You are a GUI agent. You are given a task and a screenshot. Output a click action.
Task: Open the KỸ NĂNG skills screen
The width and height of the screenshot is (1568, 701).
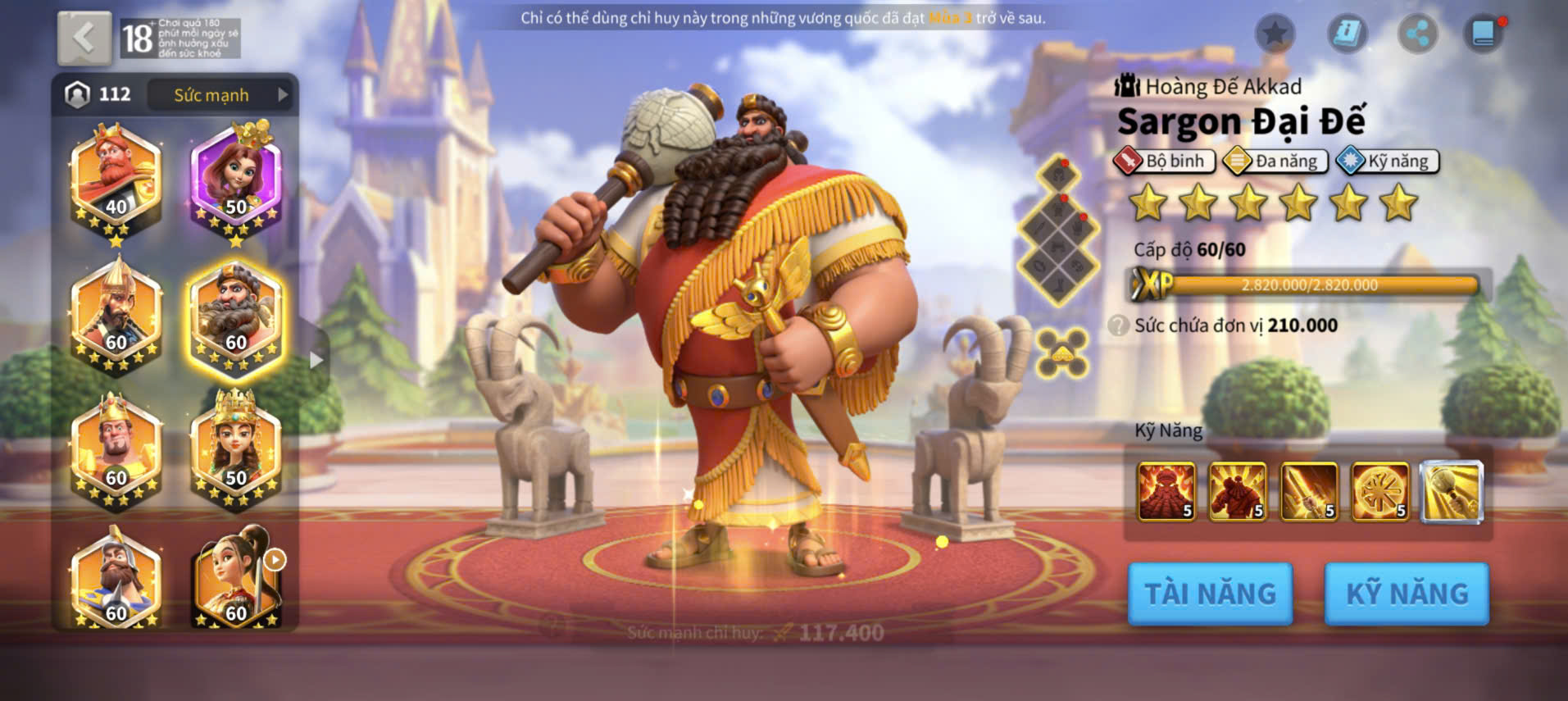click(x=1407, y=594)
